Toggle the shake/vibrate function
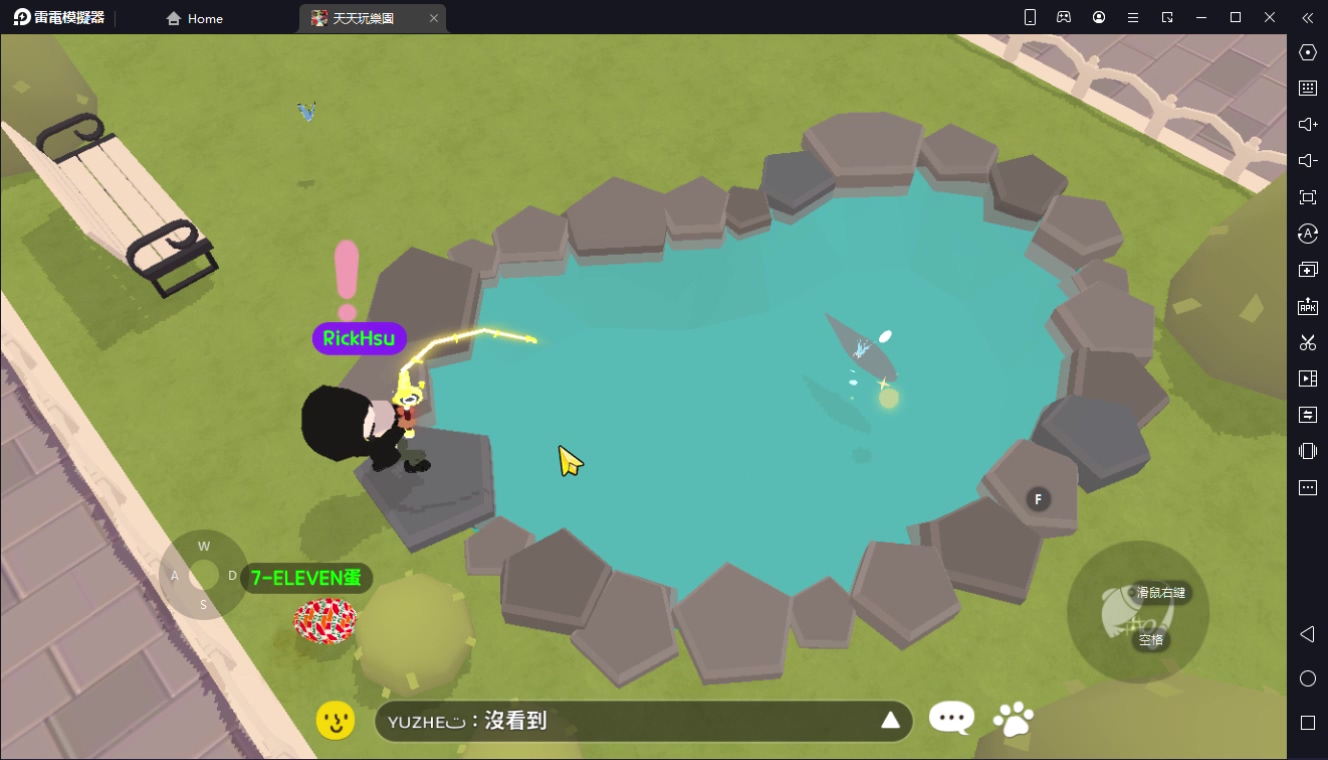Image resolution: width=1328 pixels, height=760 pixels. tap(1307, 451)
